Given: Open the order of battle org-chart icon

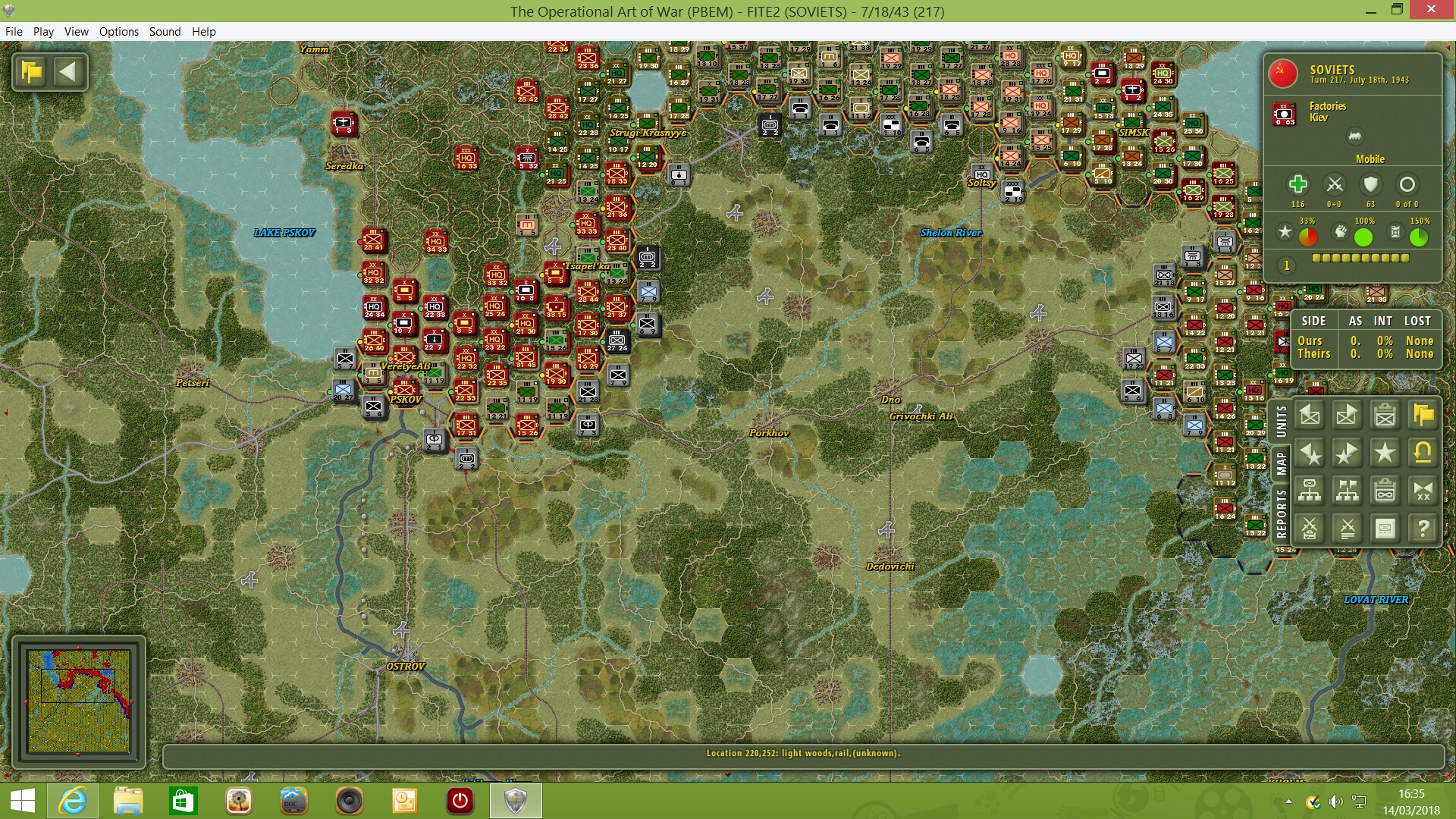Looking at the screenshot, I should [1311, 490].
